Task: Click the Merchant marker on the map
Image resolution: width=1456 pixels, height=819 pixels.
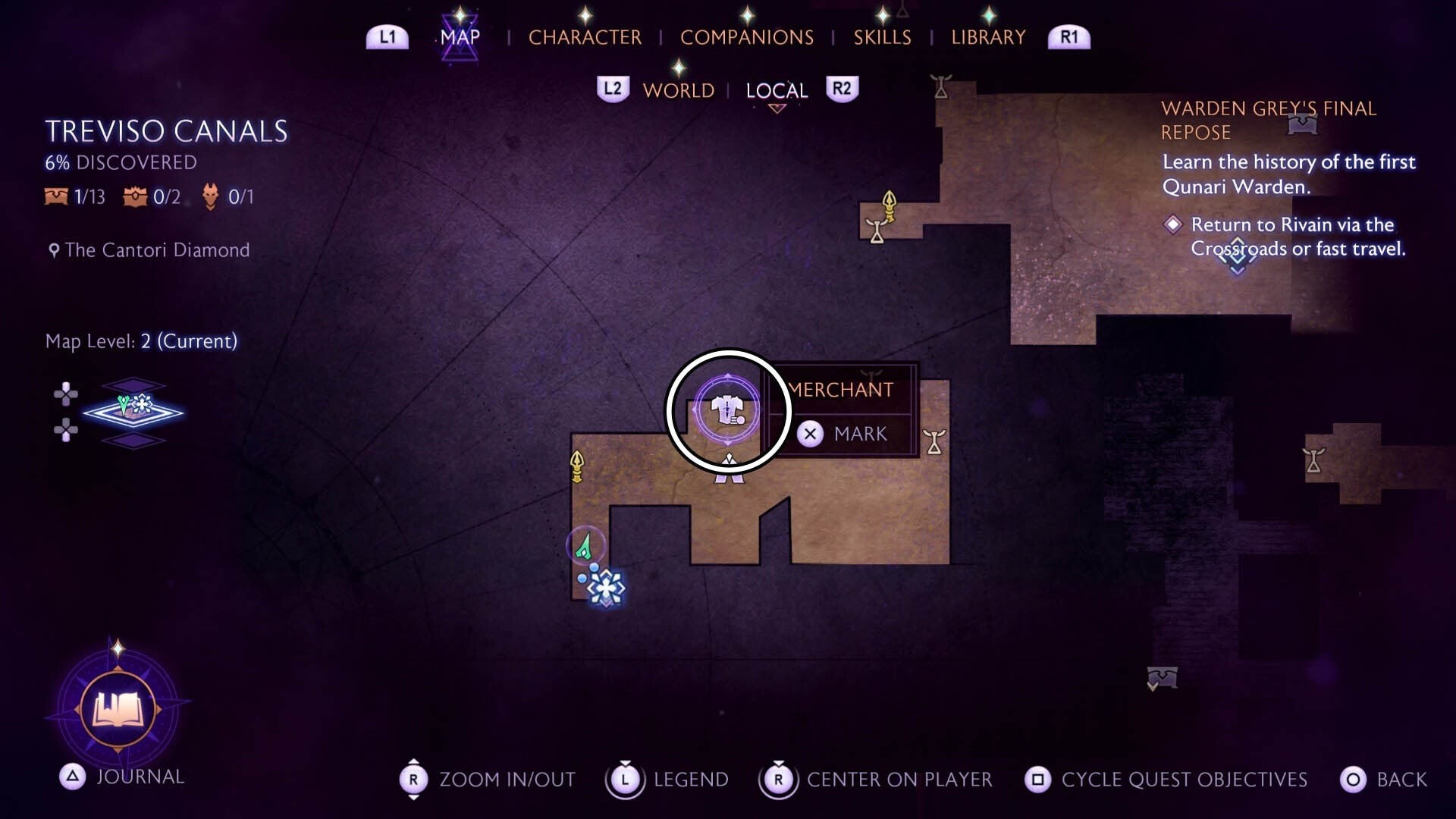Action: point(727,410)
